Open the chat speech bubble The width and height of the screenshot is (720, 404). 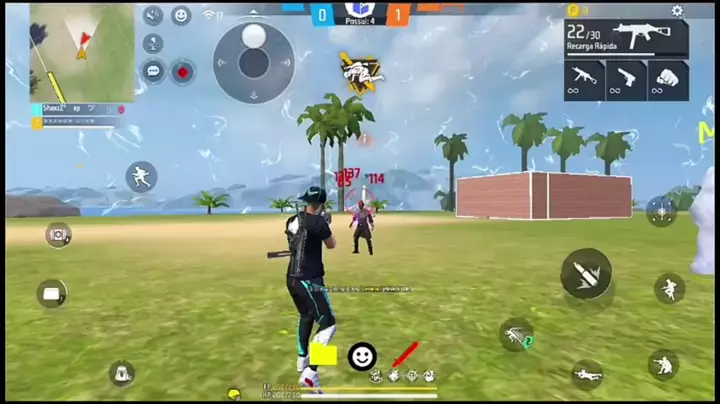tap(153, 70)
